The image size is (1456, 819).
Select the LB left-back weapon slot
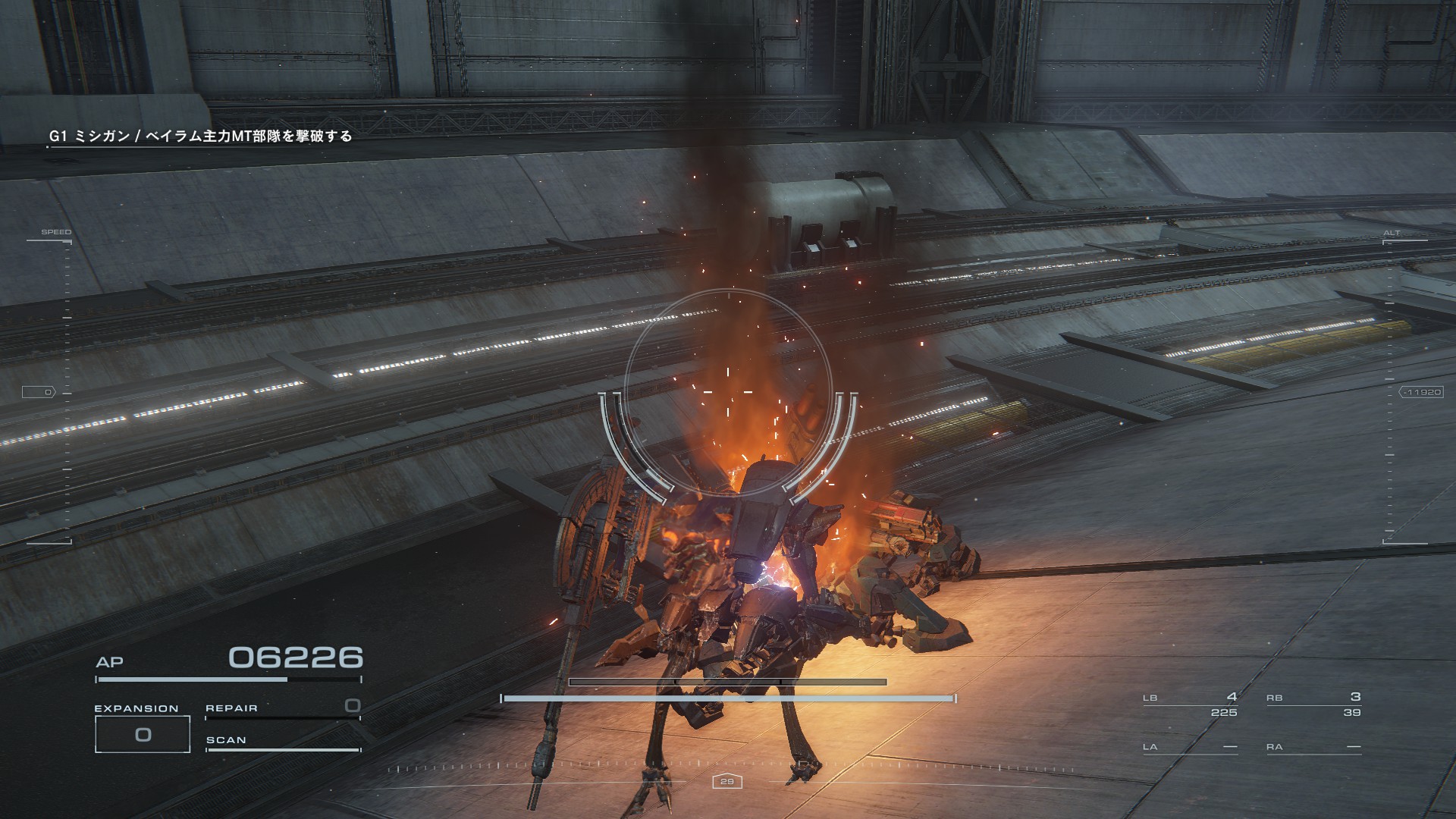(x=1190, y=704)
